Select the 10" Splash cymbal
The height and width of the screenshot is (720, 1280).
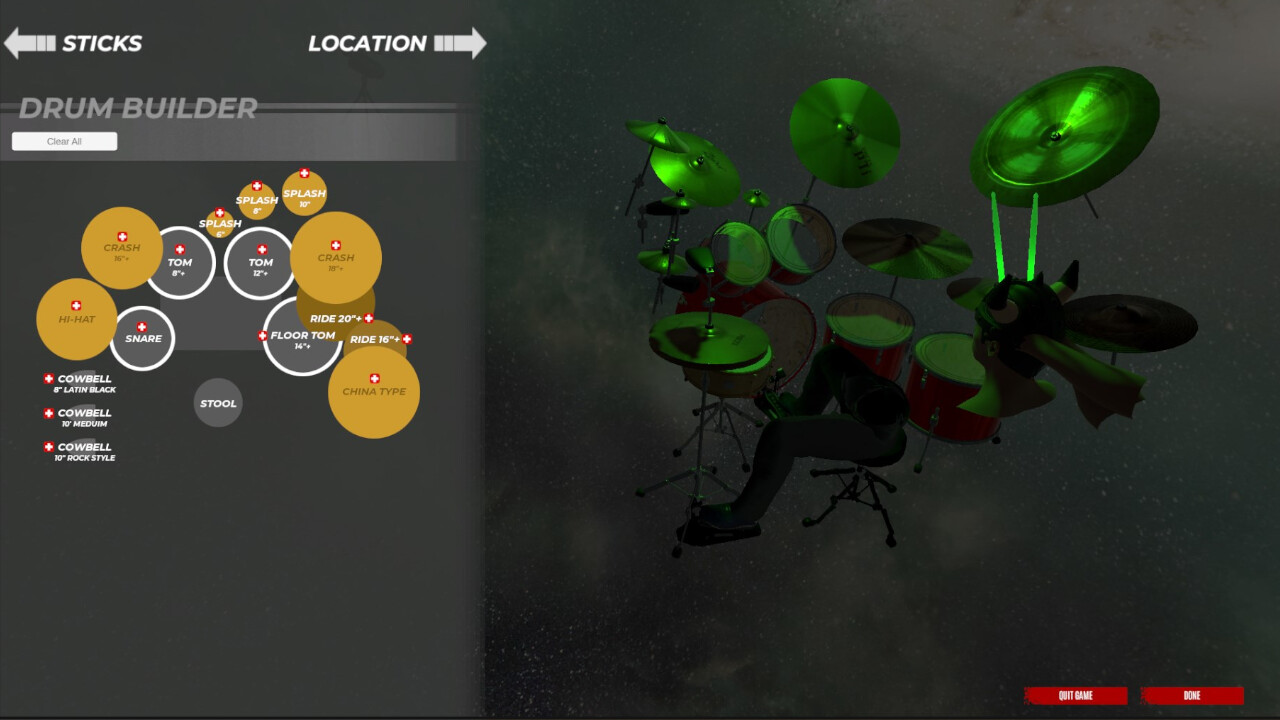[303, 193]
